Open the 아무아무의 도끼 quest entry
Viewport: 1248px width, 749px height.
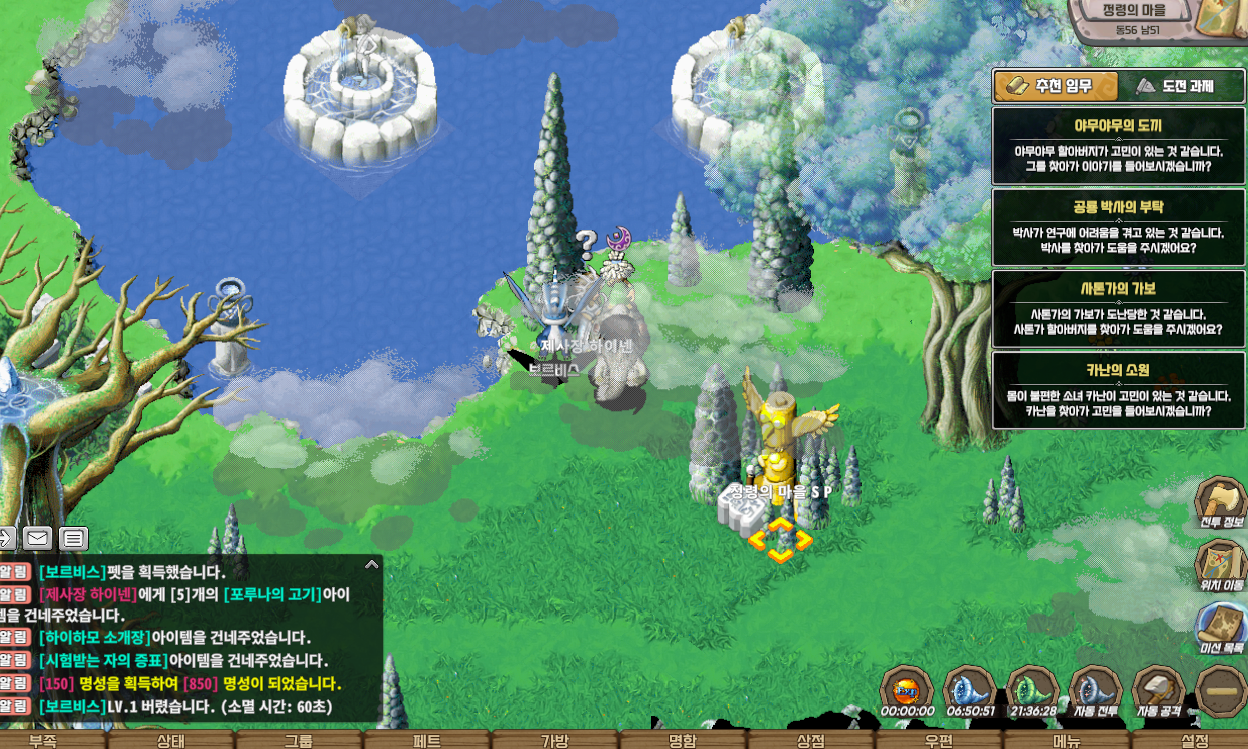tap(1118, 146)
